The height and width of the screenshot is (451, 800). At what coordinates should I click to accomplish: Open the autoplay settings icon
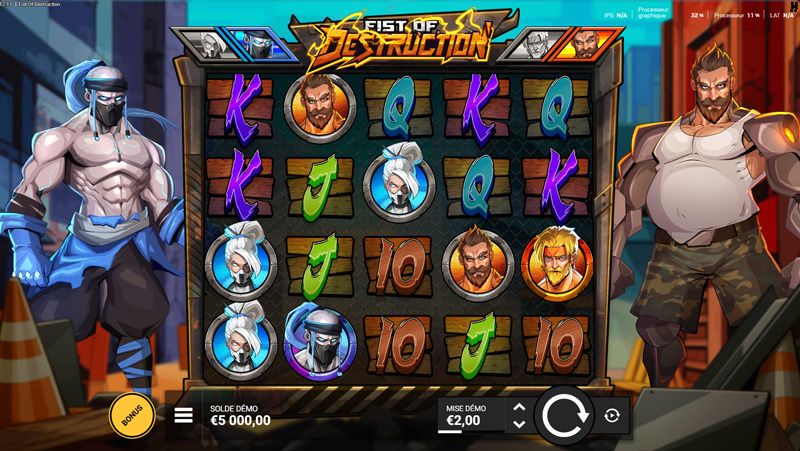point(612,415)
